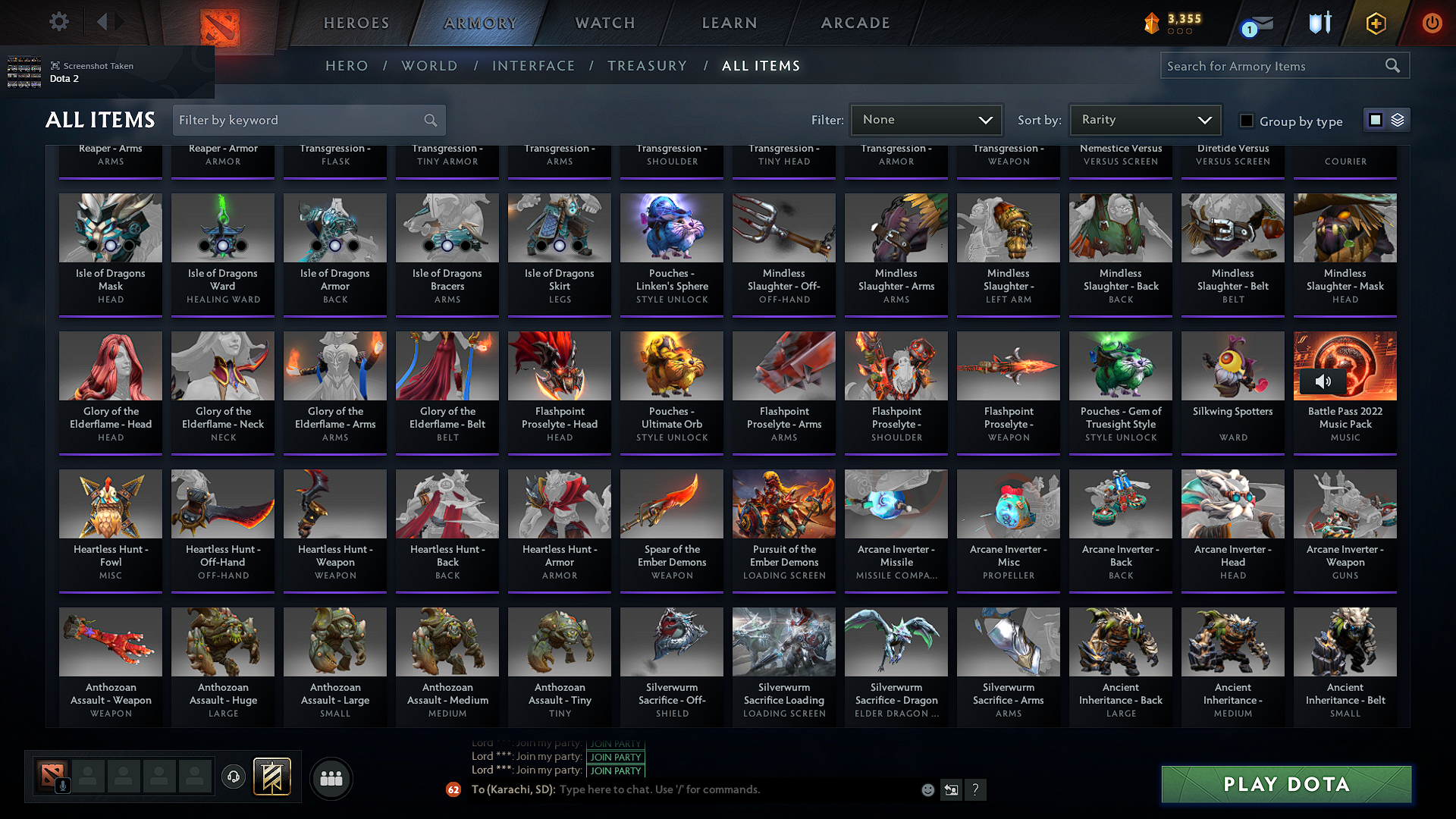Click the PLAY DOTA button
This screenshot has height=819, width=1456.
[1285, 784]
